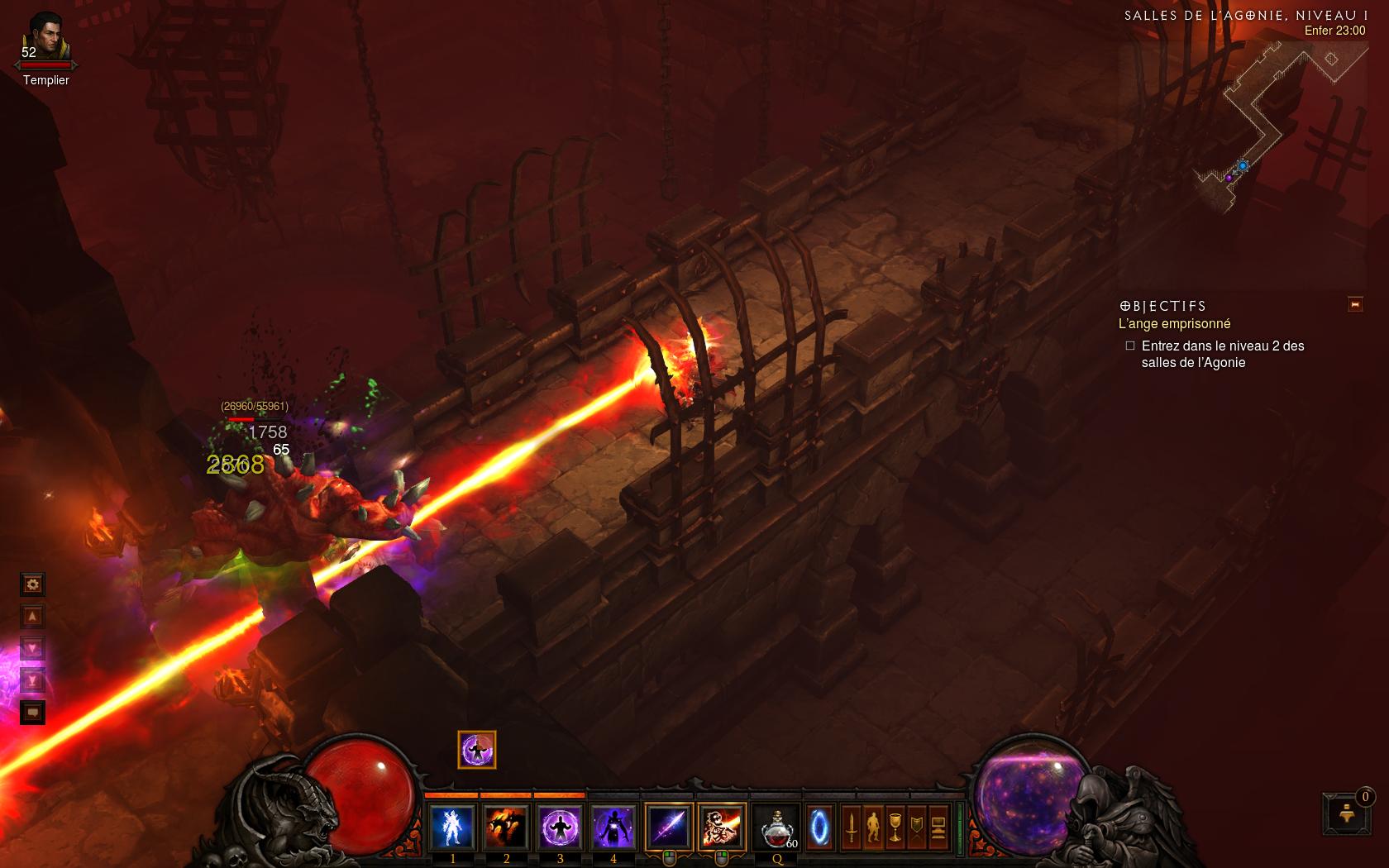
Task: Use the fiery beast skill in slot 2
Action: pos(506,827)
